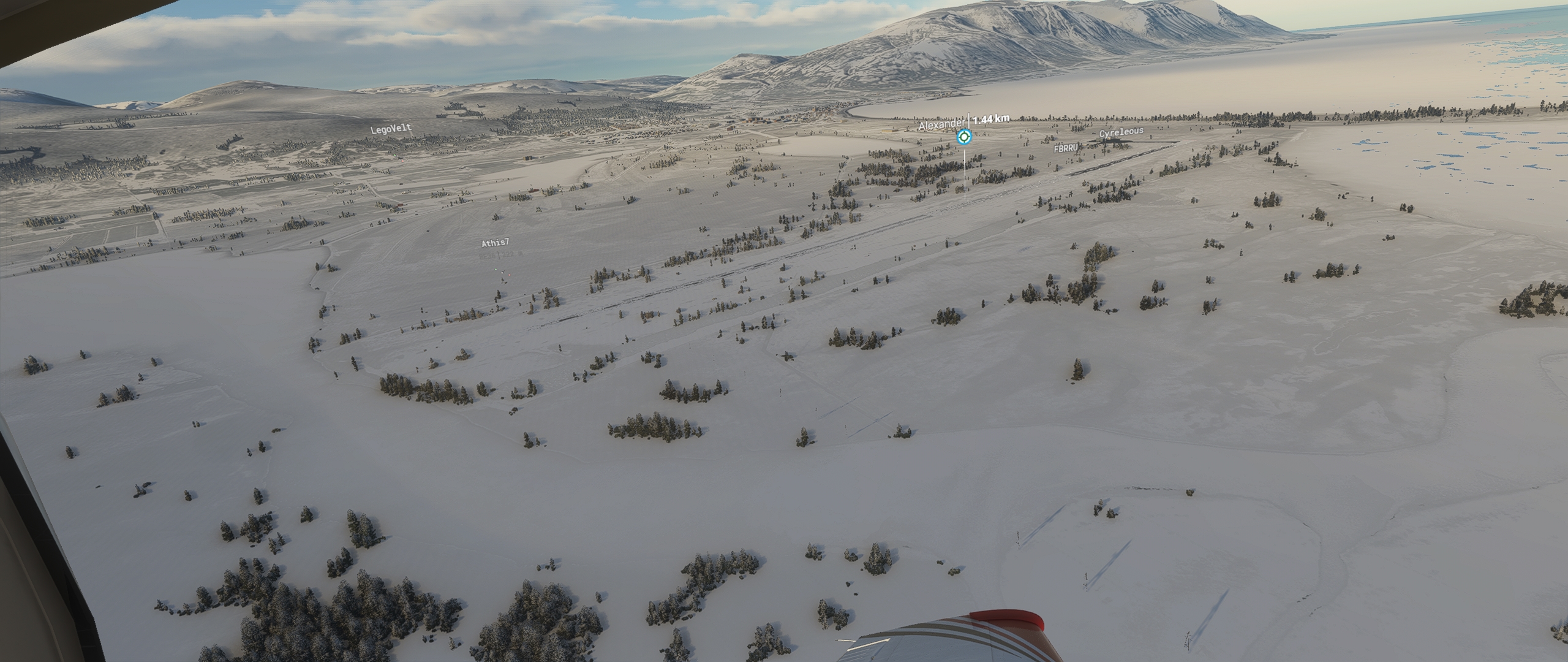Click the aircraft icon beside the FBRRU tag

click(1082, 146)
